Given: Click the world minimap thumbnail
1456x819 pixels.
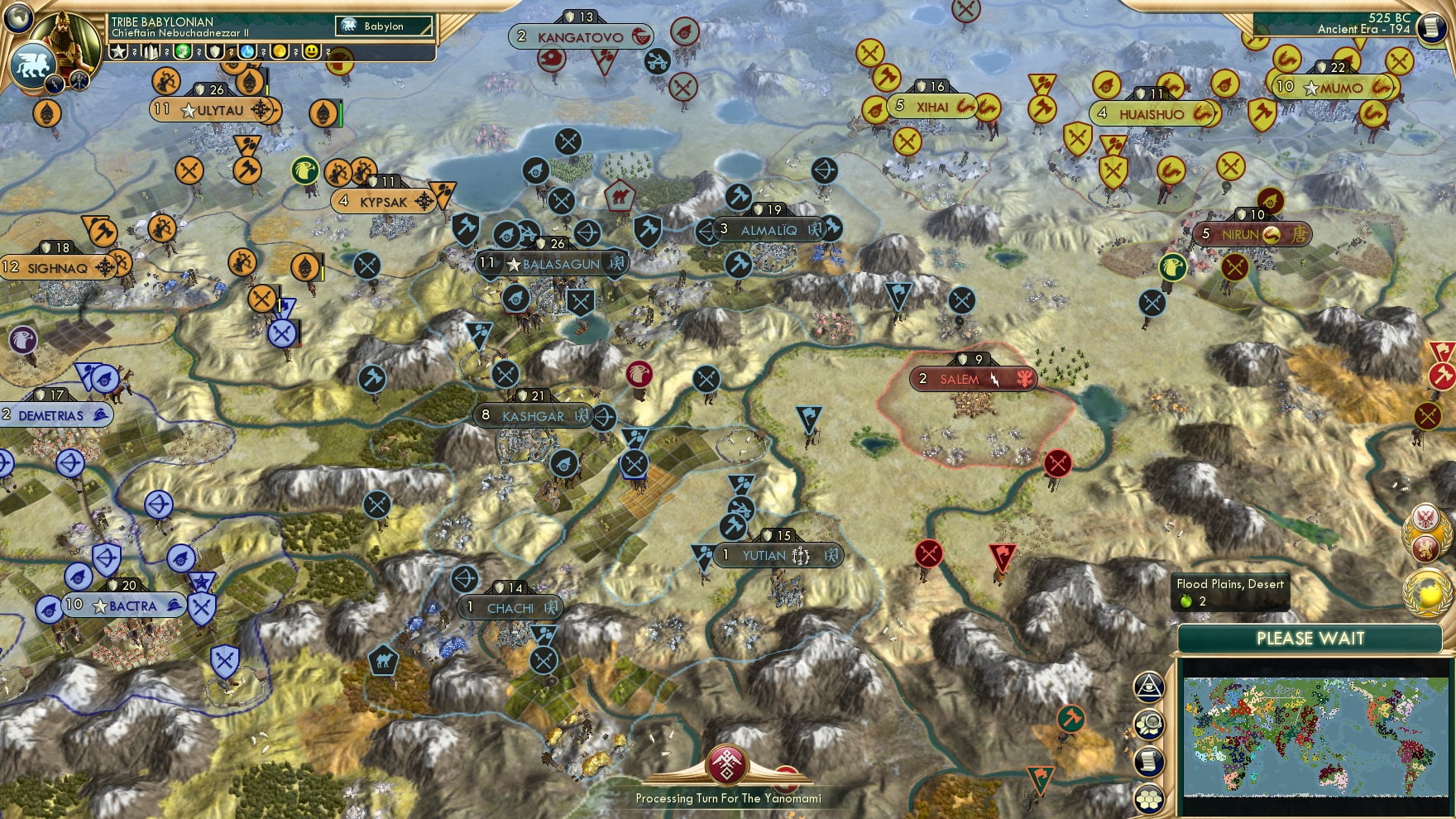Looking at the screenshot, I should pyautogui.click(x=1315, y=736).
